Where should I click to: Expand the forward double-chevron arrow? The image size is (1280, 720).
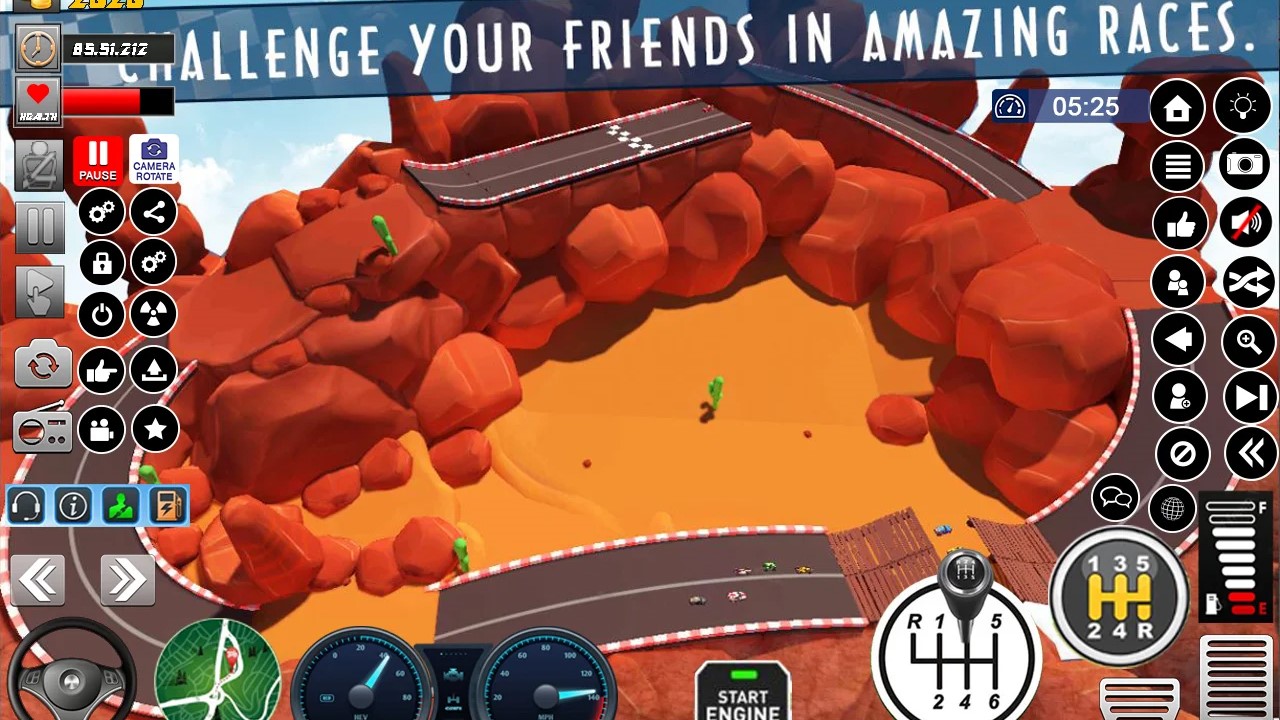[x=127, y=580]
